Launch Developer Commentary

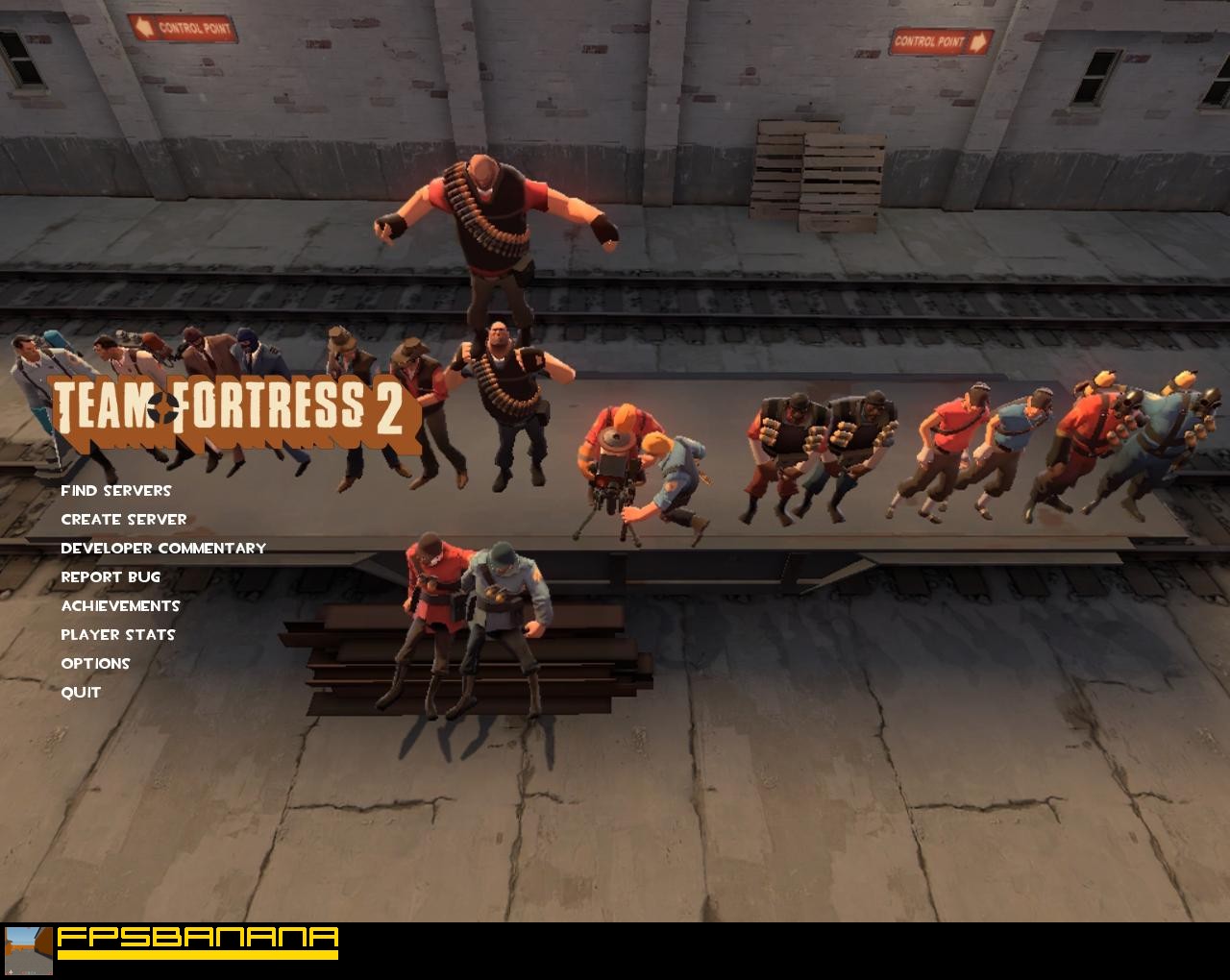pyautogui.click(x=162, y=548)
